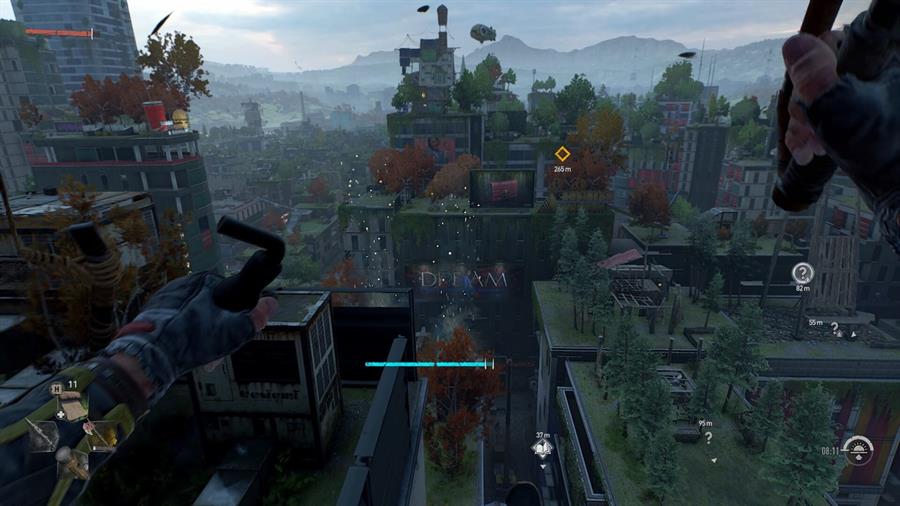The height and width of the screenshot is (506, 900).
Task: Click the circled question mark marker at 82 m
Action: [802, 273]
